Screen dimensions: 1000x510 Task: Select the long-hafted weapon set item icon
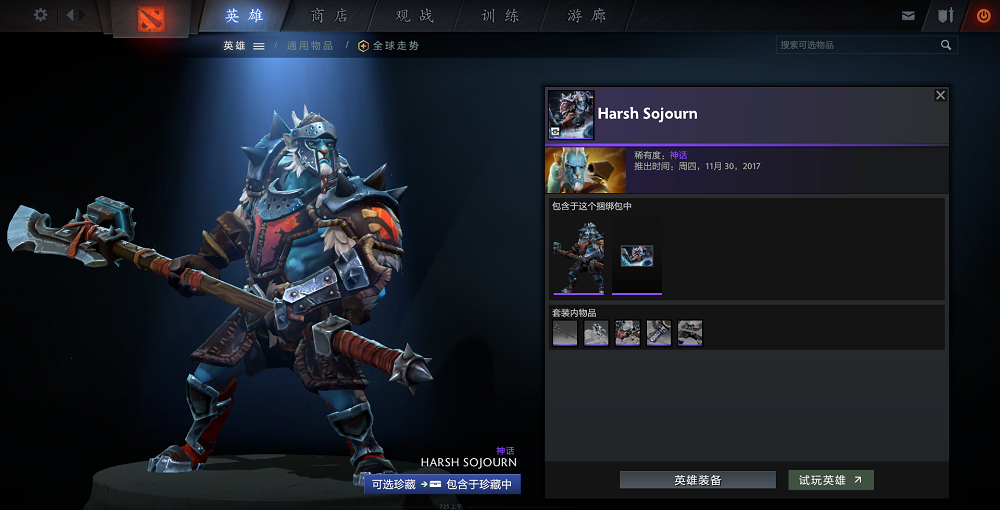click(565, 333)
